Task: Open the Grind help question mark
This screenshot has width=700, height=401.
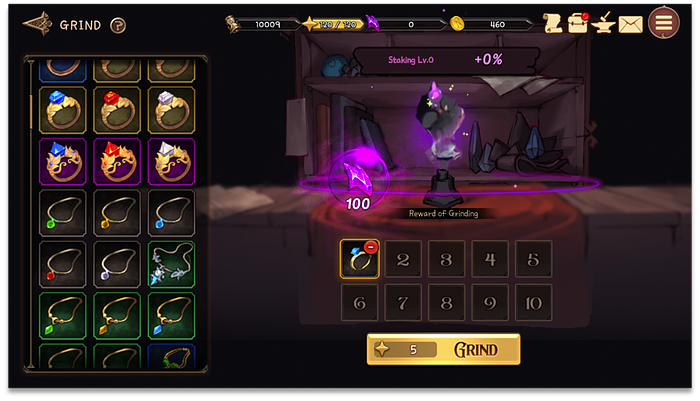Action: 117,25
